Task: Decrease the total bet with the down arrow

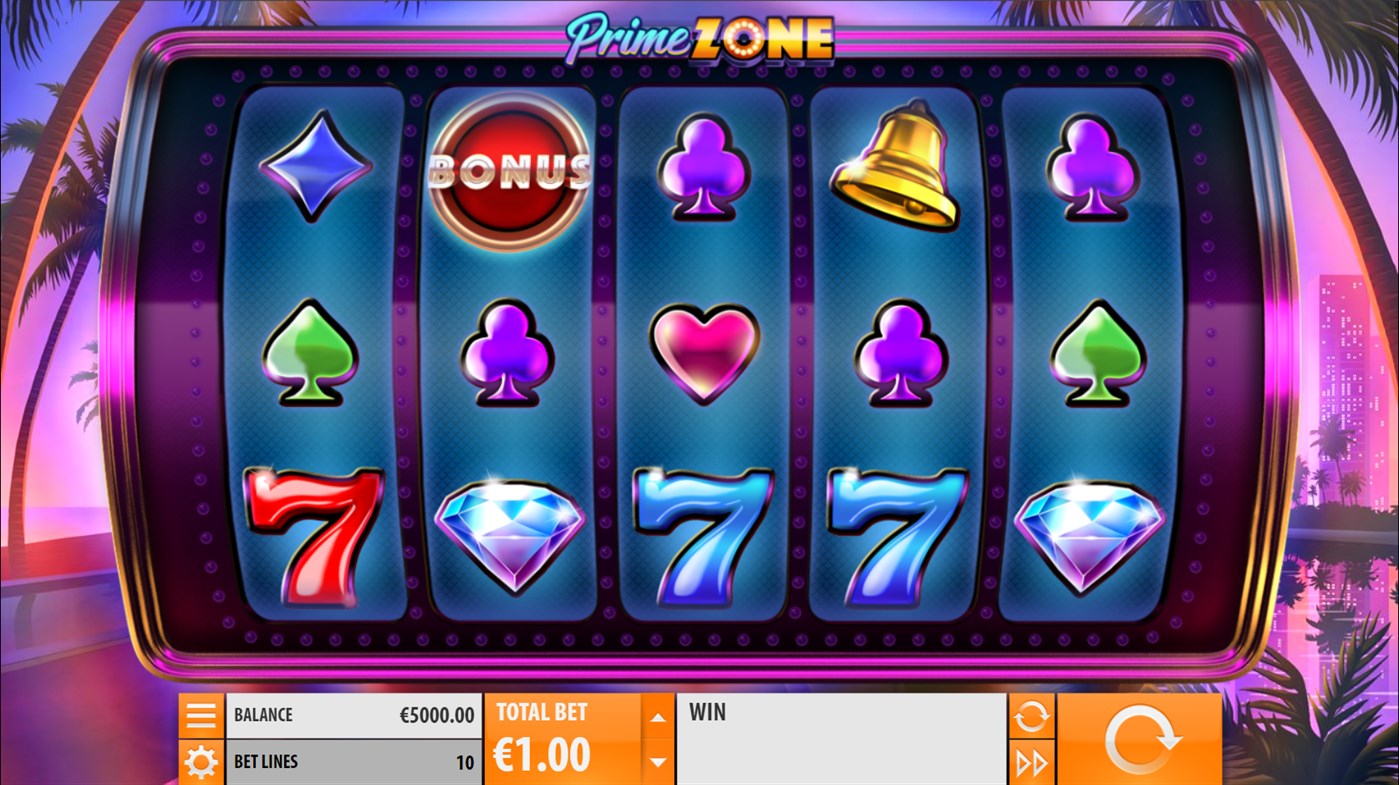Action: (x=657, y=761)
